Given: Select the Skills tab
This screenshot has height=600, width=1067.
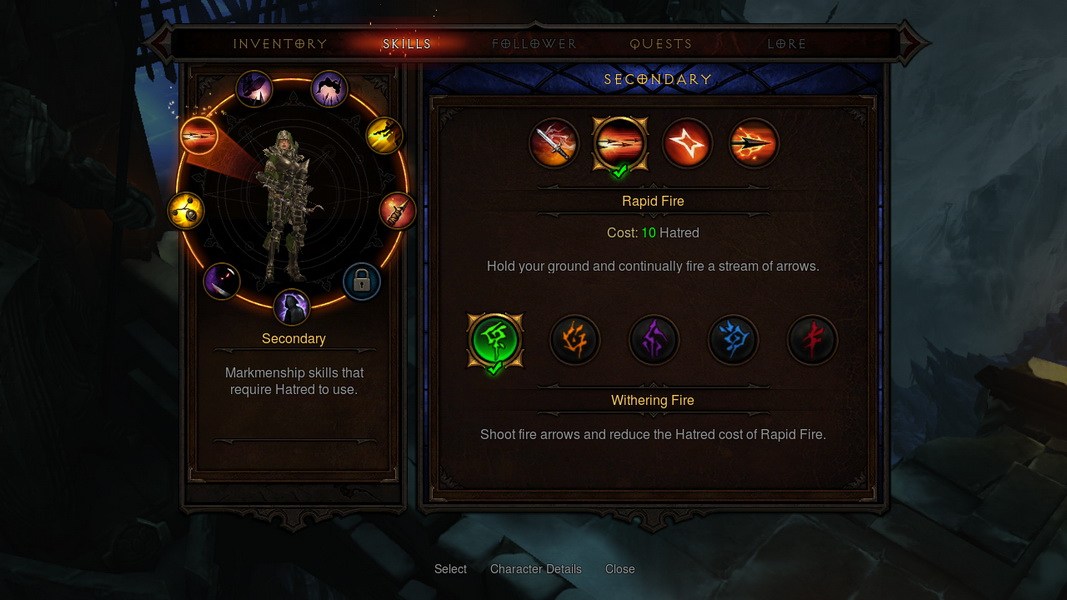Looking at the screenshot, I should tap(407, 44).
